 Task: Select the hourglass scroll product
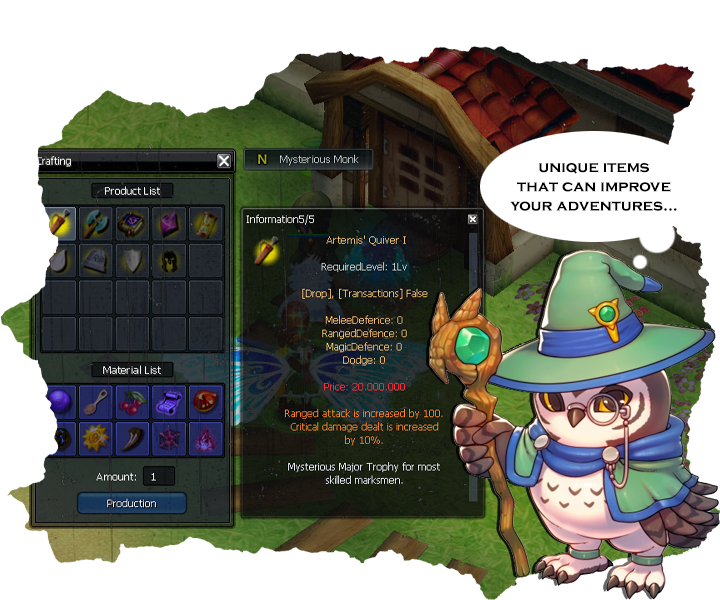point(205,224)
